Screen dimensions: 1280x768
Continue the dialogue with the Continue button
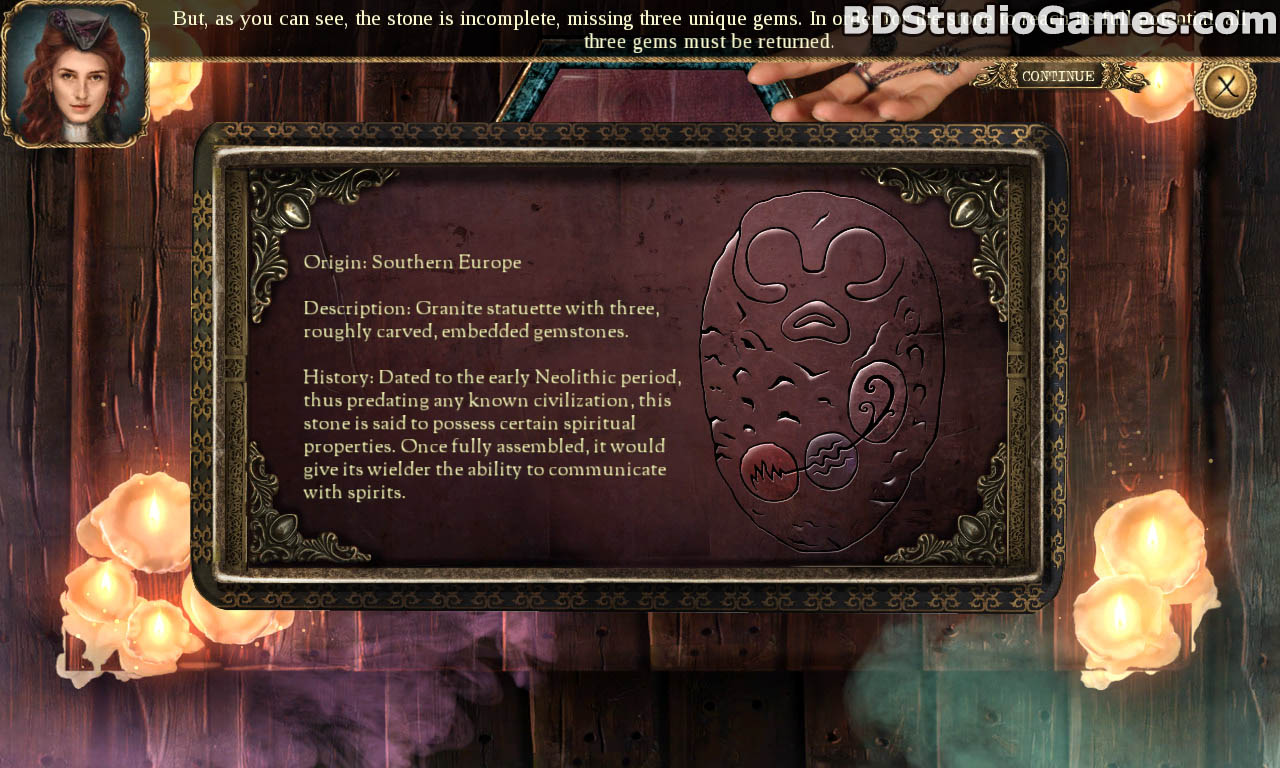click(x=1058, y=77)
